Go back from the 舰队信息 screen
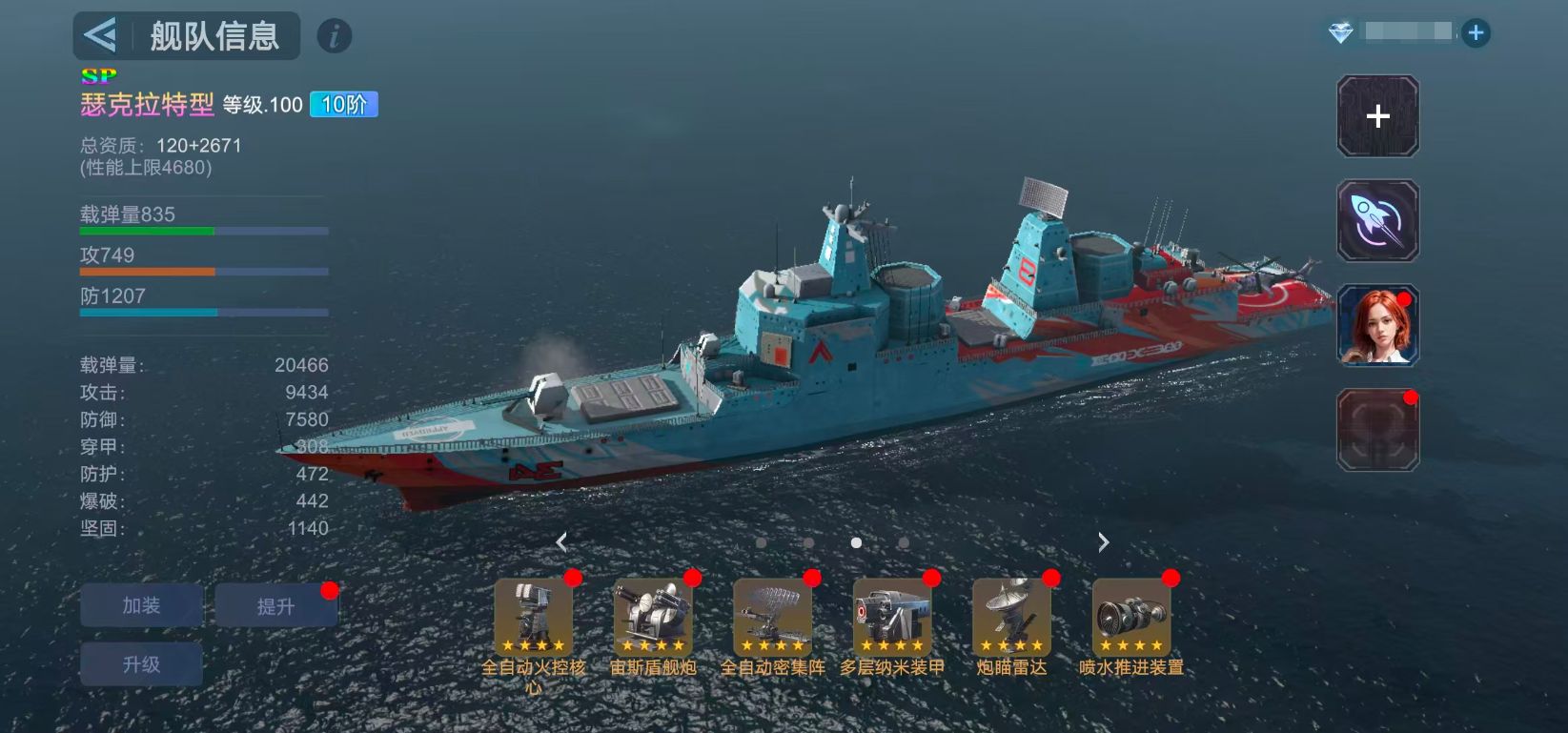 100,36
